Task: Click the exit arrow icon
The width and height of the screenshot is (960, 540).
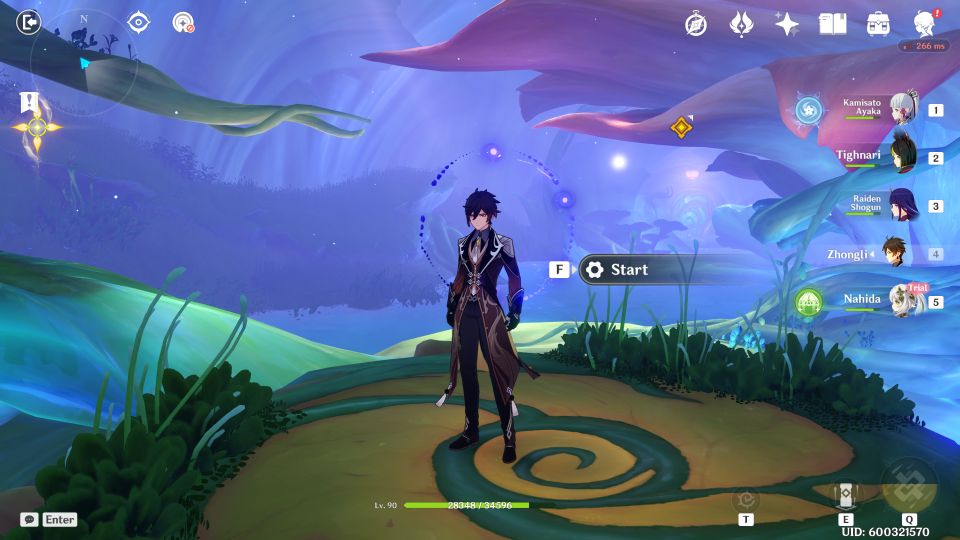Action: (30, 22)
